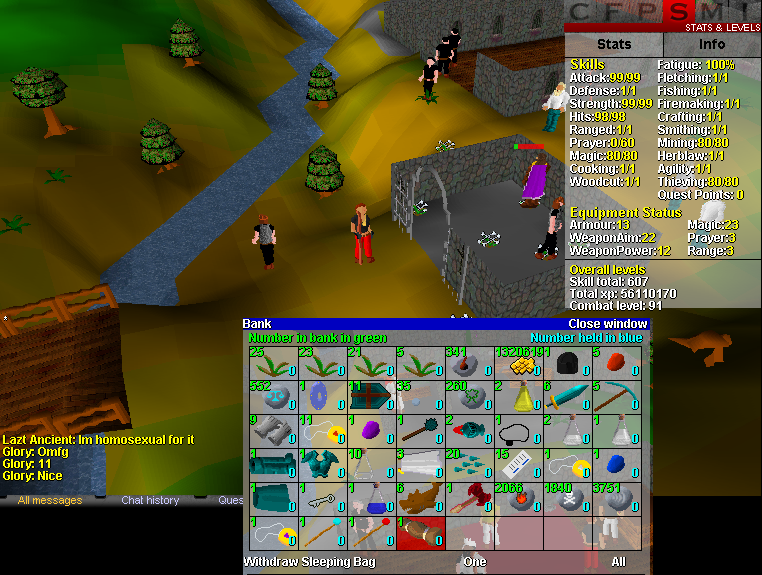Show the Chat history tab
The height and width of the screenshot is (575, 762).
pyautogui.click(x=150, y=500)
